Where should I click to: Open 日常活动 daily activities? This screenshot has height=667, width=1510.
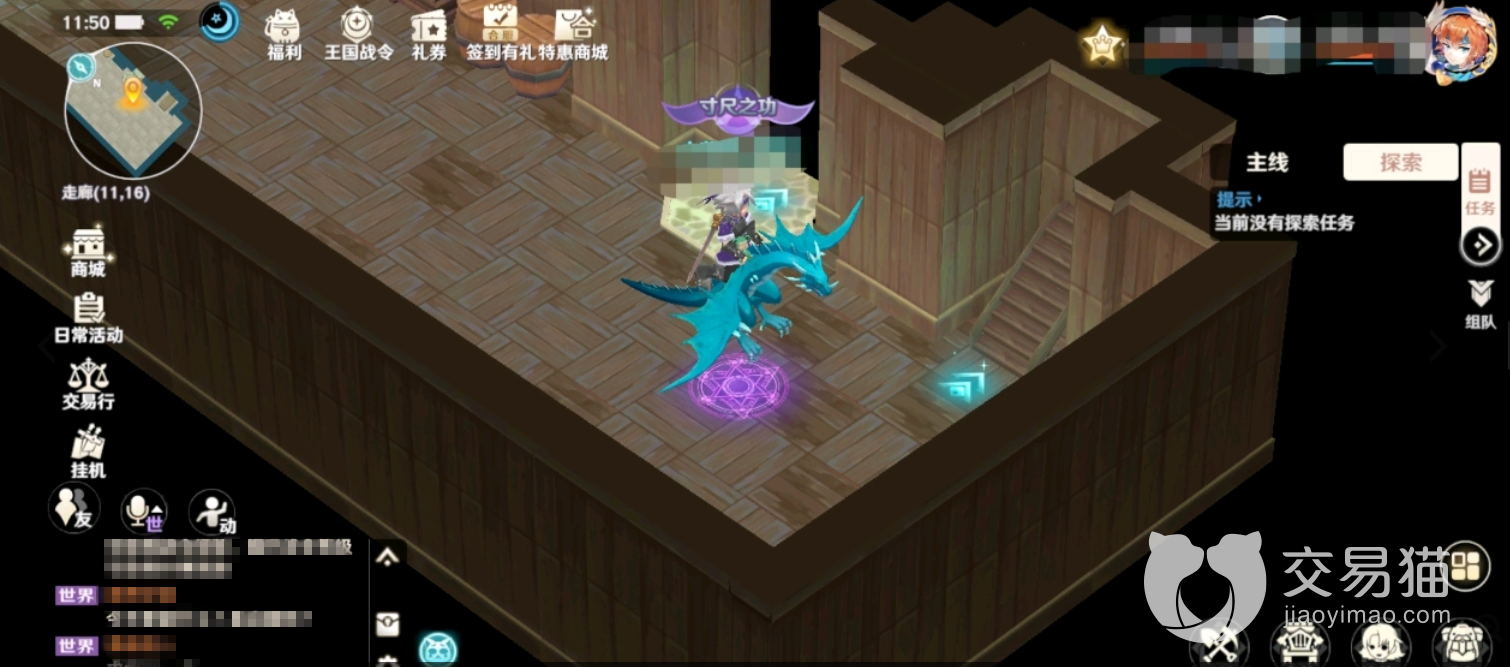coord(88,316)
